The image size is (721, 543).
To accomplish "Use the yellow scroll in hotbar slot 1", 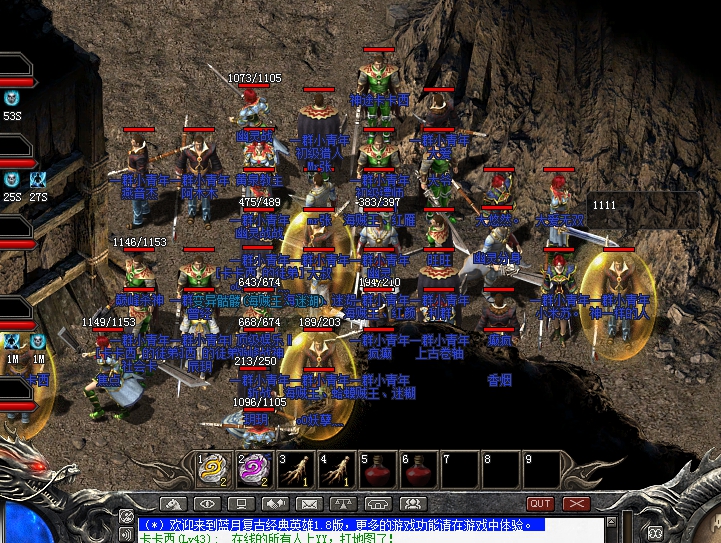I will (x=211, y=470).
